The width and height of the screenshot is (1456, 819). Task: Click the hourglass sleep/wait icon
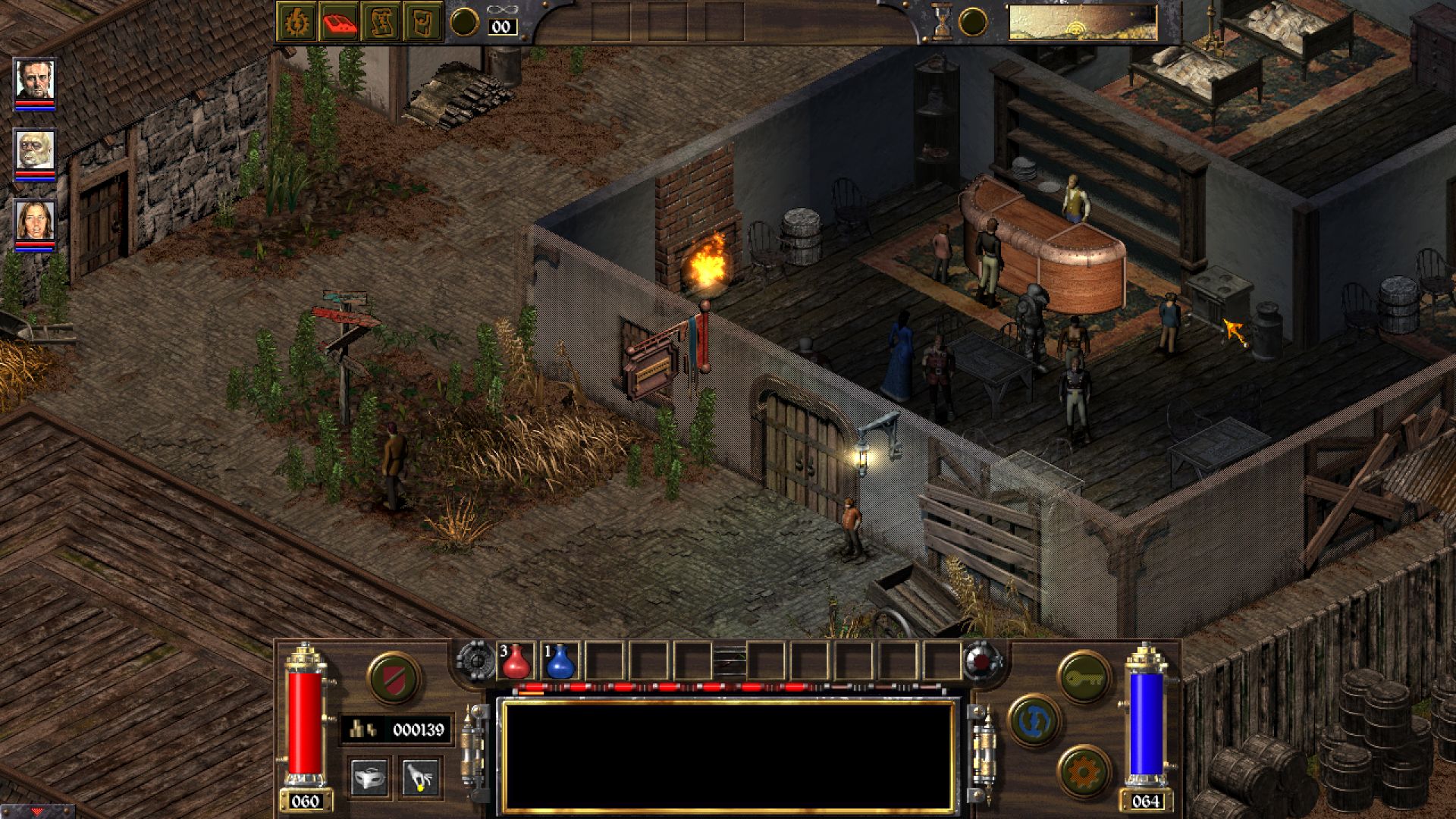click(x=941, y=22)
